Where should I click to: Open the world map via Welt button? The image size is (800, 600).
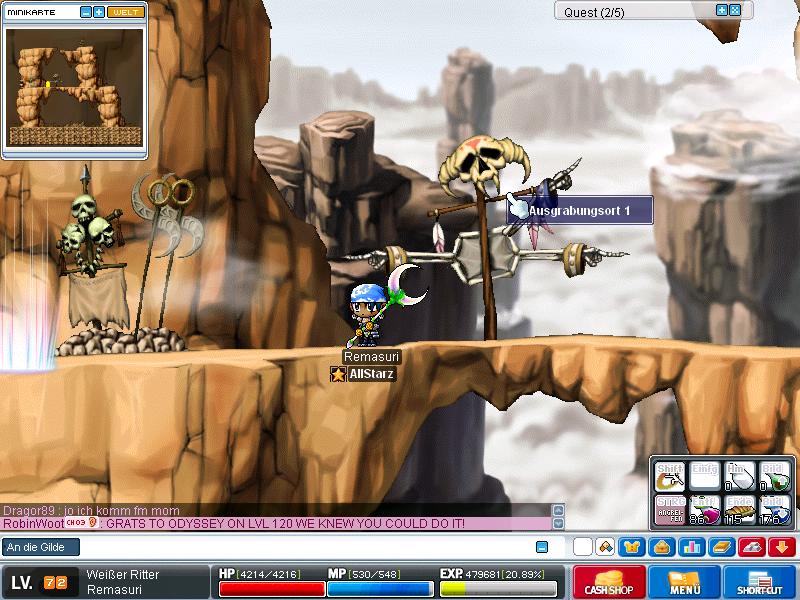[x=125, y=12]
